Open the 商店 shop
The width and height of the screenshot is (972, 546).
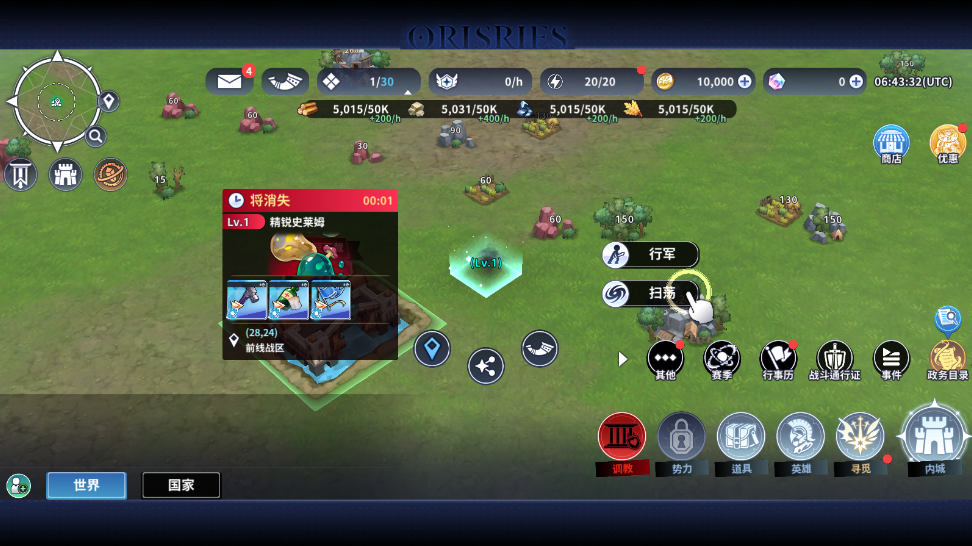(891, 144)
